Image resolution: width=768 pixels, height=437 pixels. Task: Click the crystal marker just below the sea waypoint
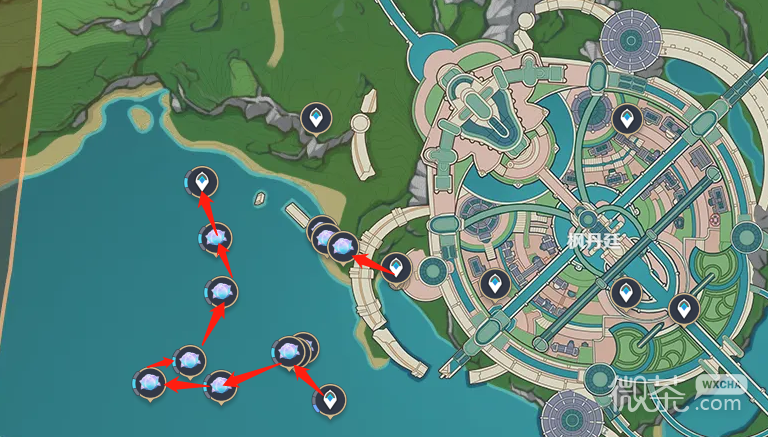point(215,238)
